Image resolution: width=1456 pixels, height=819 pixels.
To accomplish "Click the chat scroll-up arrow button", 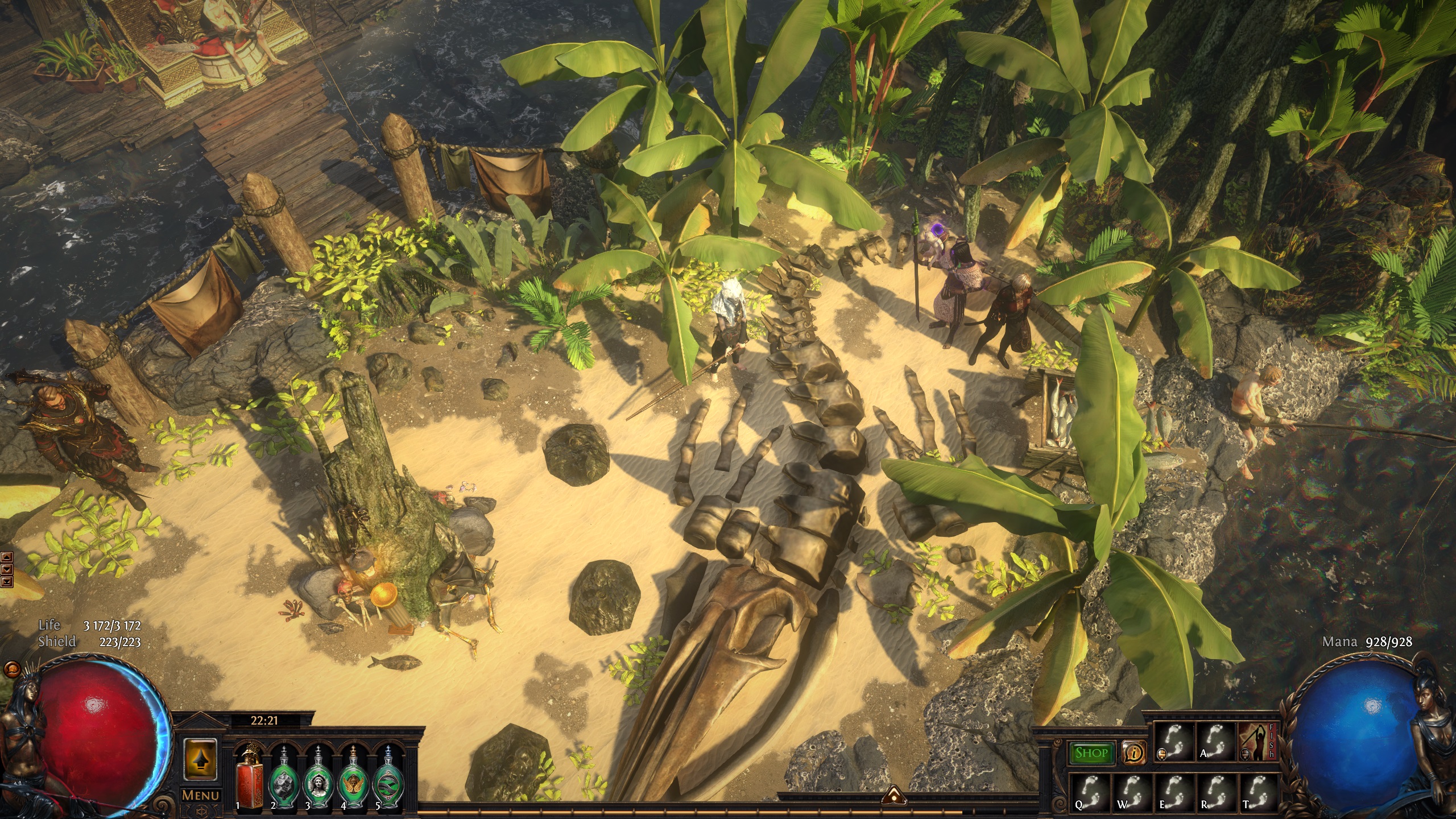I will coord(6,557).
